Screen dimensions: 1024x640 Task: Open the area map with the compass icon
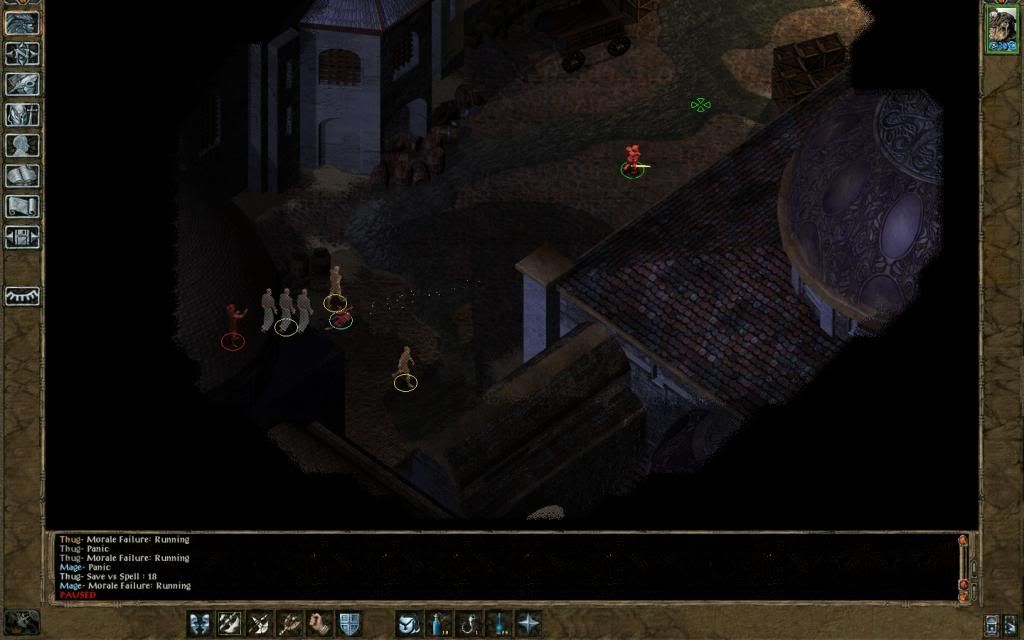coord(22,53)
